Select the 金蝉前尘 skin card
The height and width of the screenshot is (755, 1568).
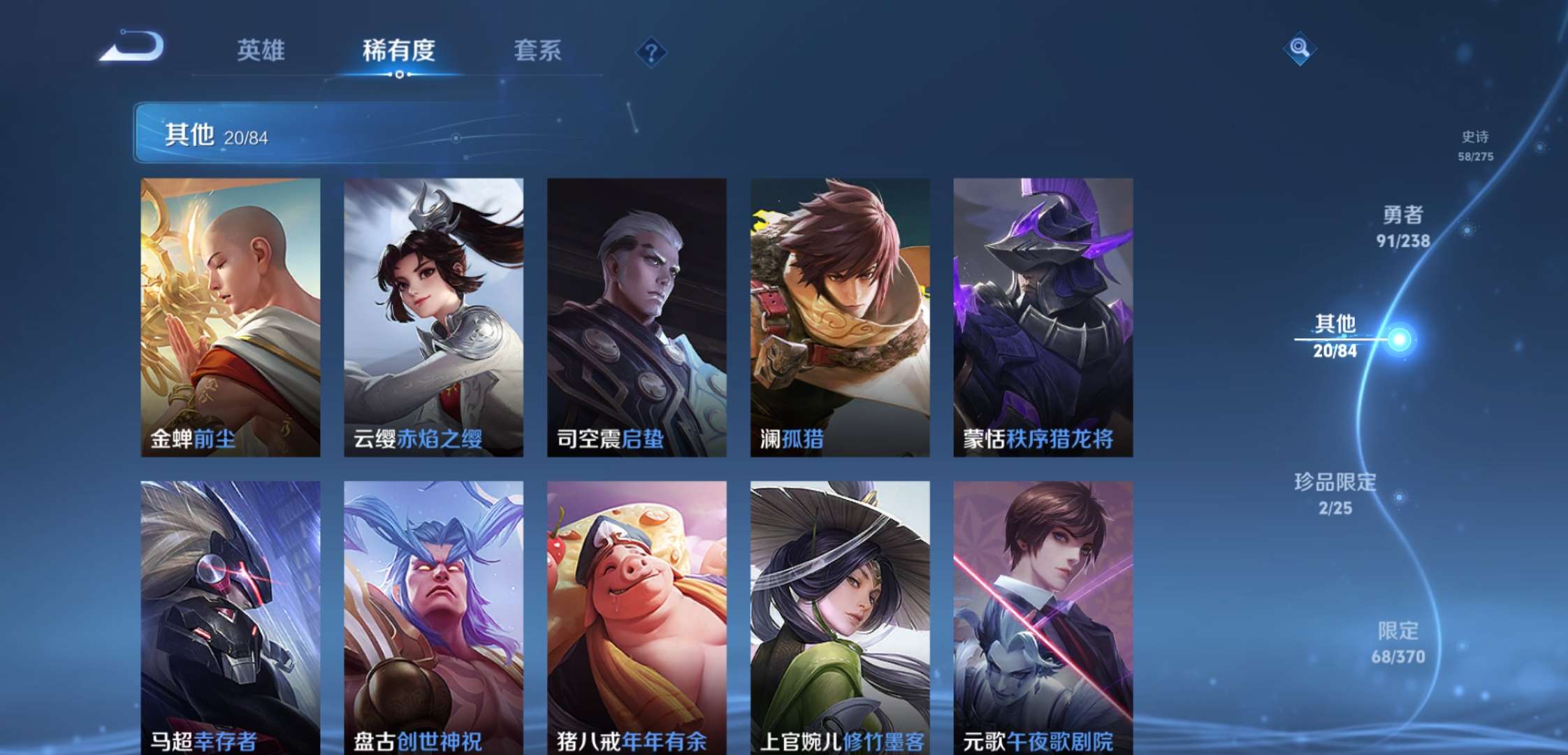pyautogui.click(x=231, y=315)
